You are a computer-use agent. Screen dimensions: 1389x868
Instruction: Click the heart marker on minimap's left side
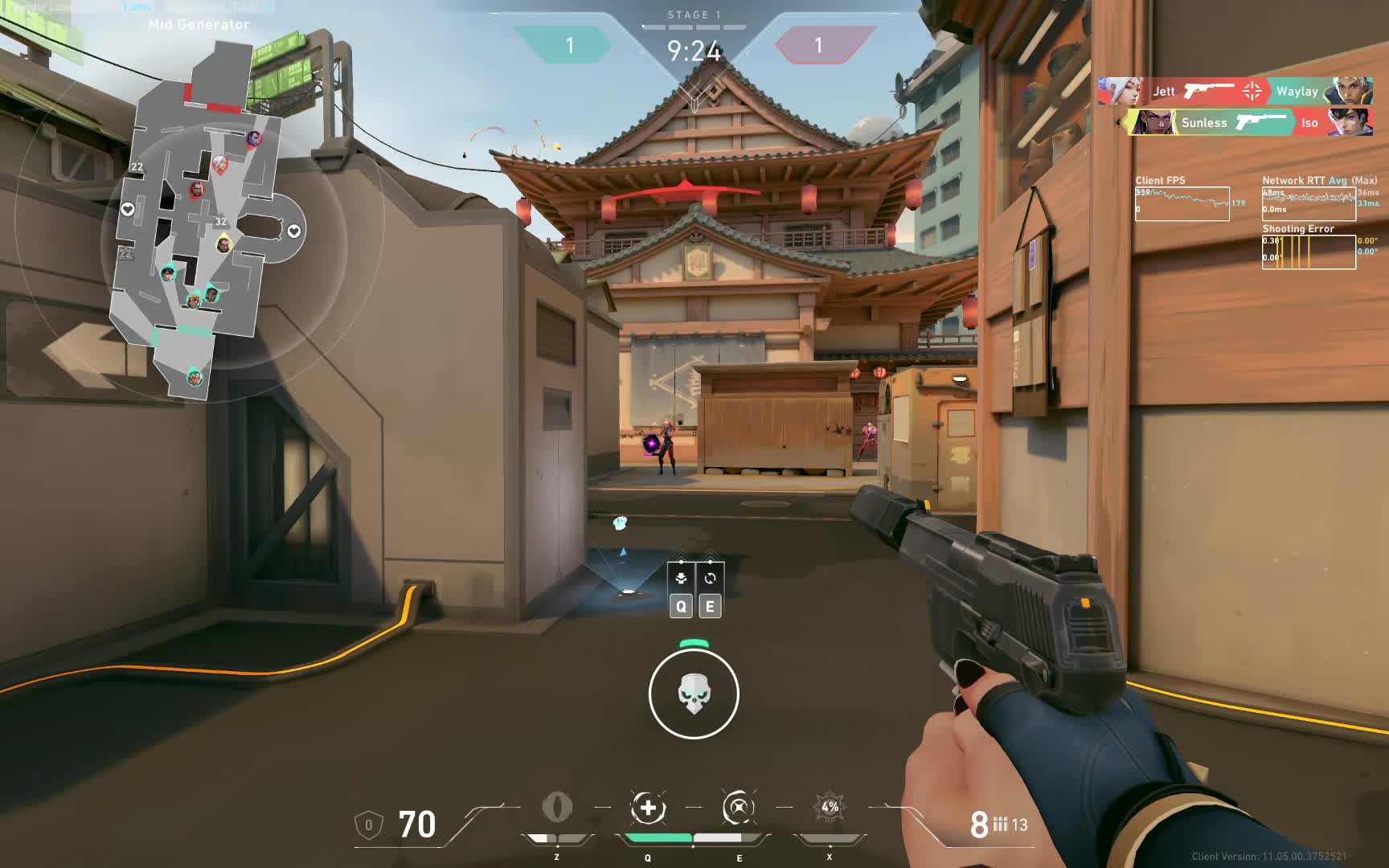tap(128, 210)
